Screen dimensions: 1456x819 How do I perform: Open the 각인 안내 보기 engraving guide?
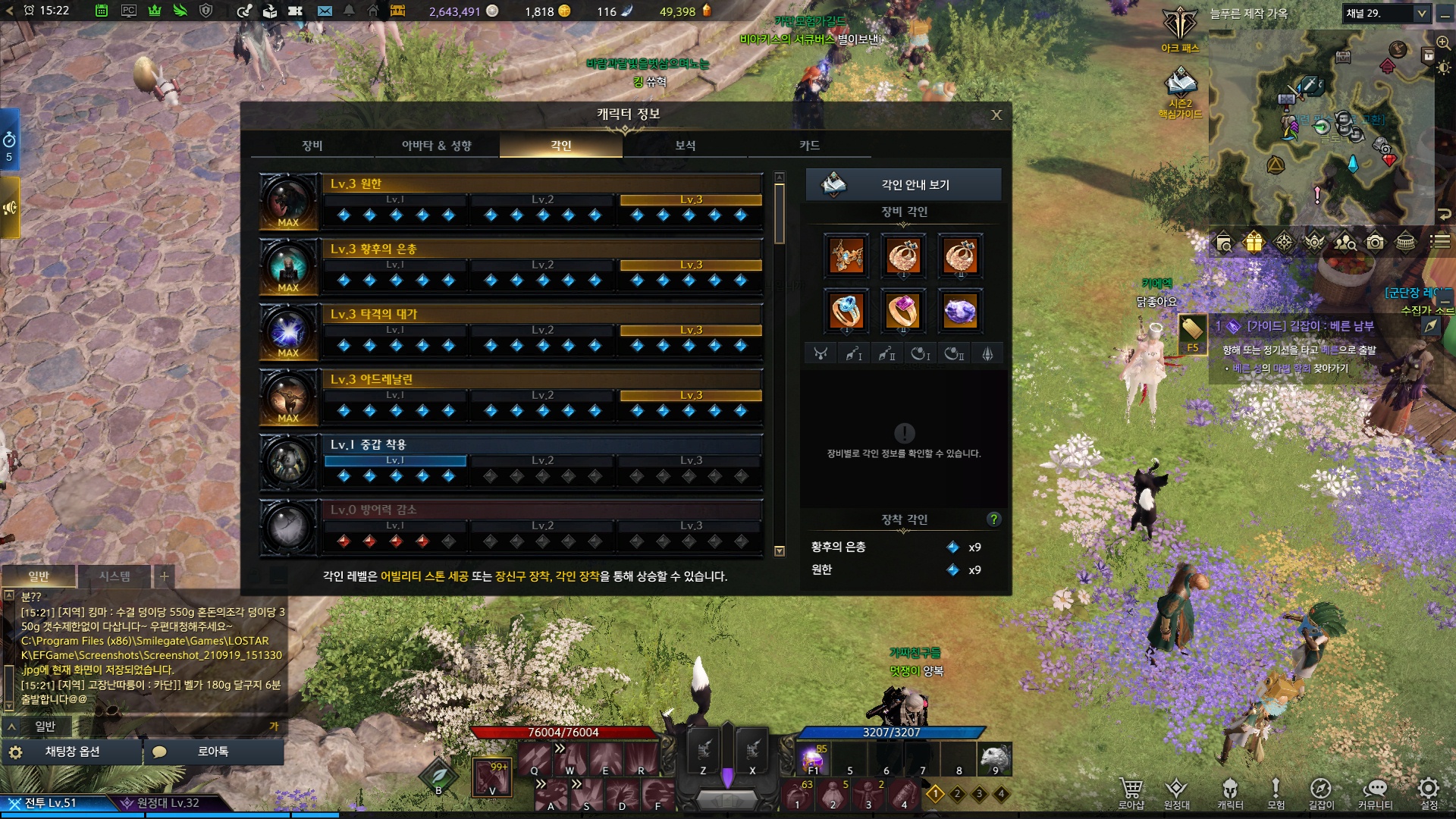[x=903, y=185]
